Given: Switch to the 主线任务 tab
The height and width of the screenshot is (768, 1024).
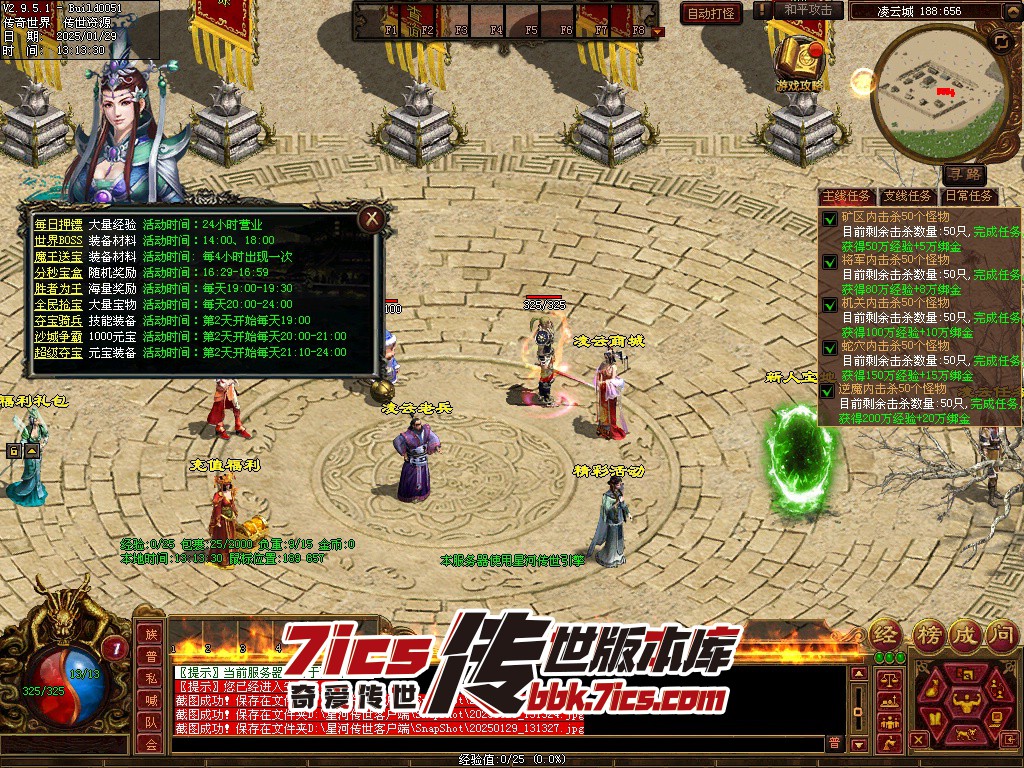Looking at the screenshot, I should click(x=846, y=196).
